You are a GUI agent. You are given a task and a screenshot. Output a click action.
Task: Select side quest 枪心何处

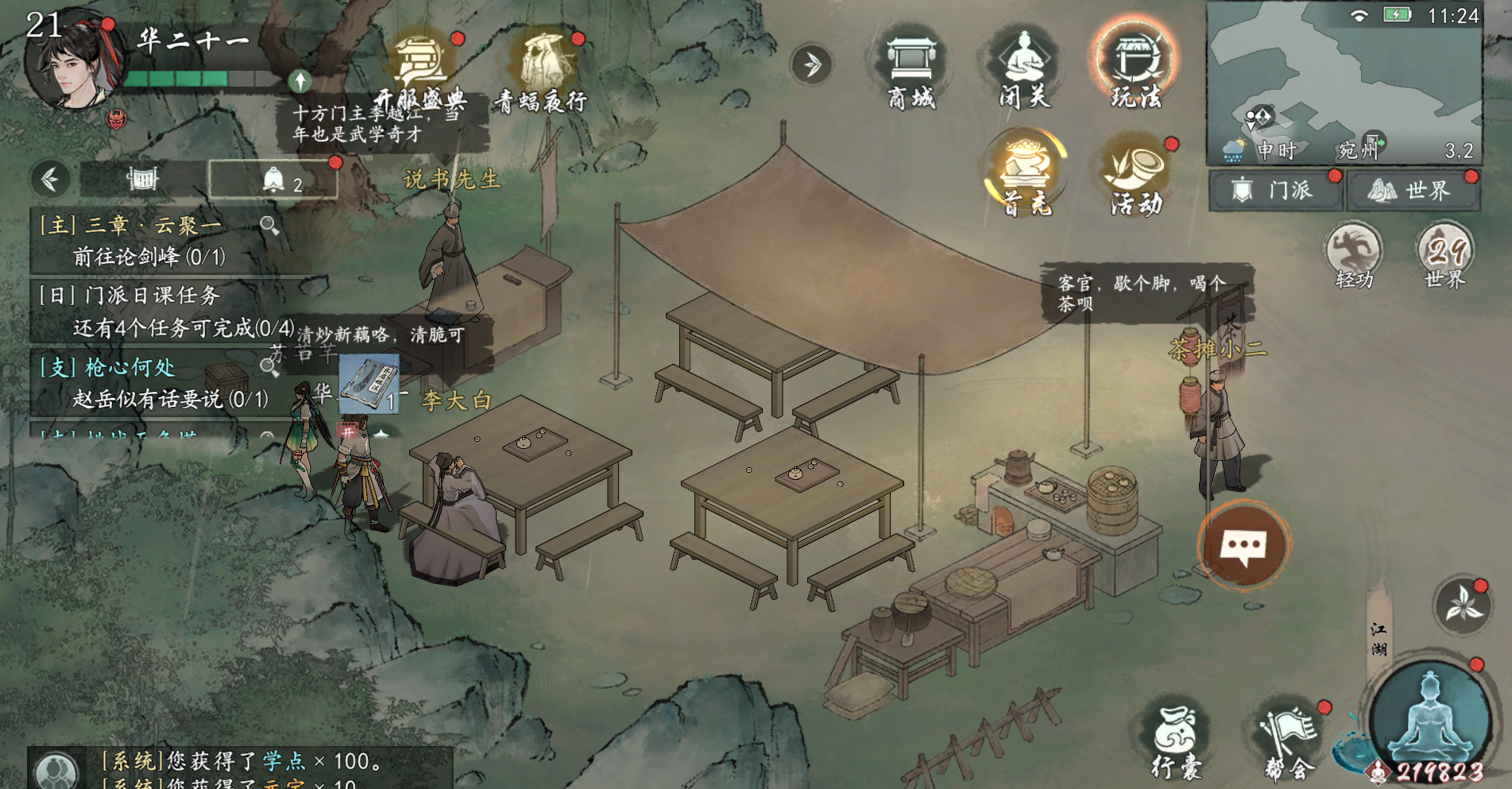click(151, 382)
